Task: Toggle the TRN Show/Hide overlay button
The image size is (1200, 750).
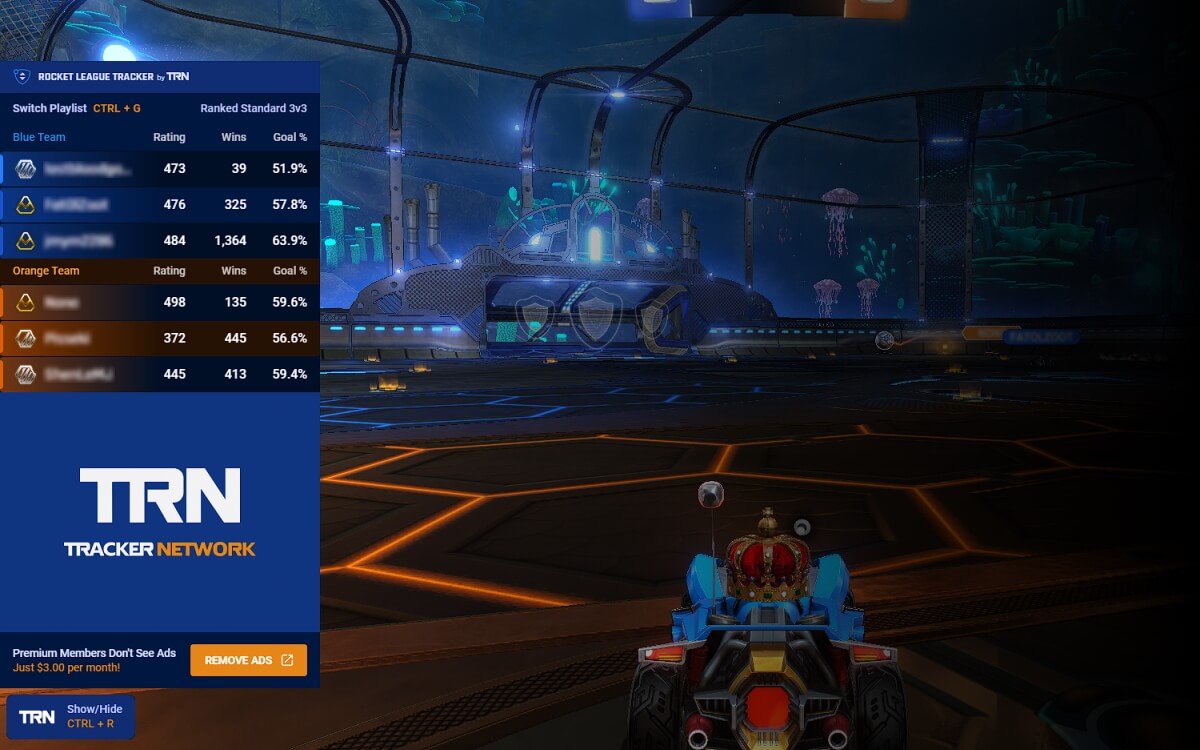Action: (x=70, y=716)
